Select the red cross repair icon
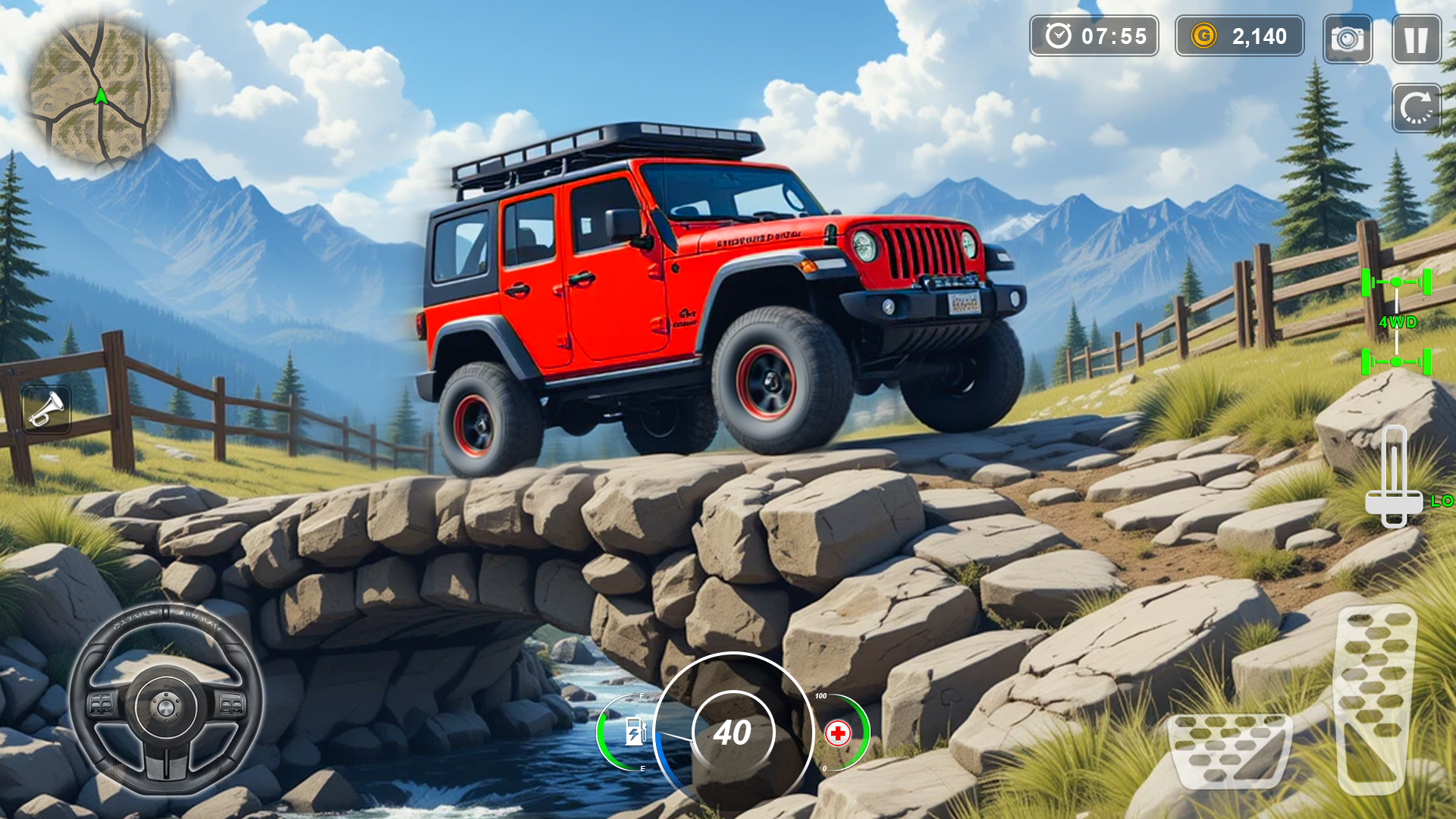The width and height of the screenshot is (1456, 819). [x=838, y=733]
